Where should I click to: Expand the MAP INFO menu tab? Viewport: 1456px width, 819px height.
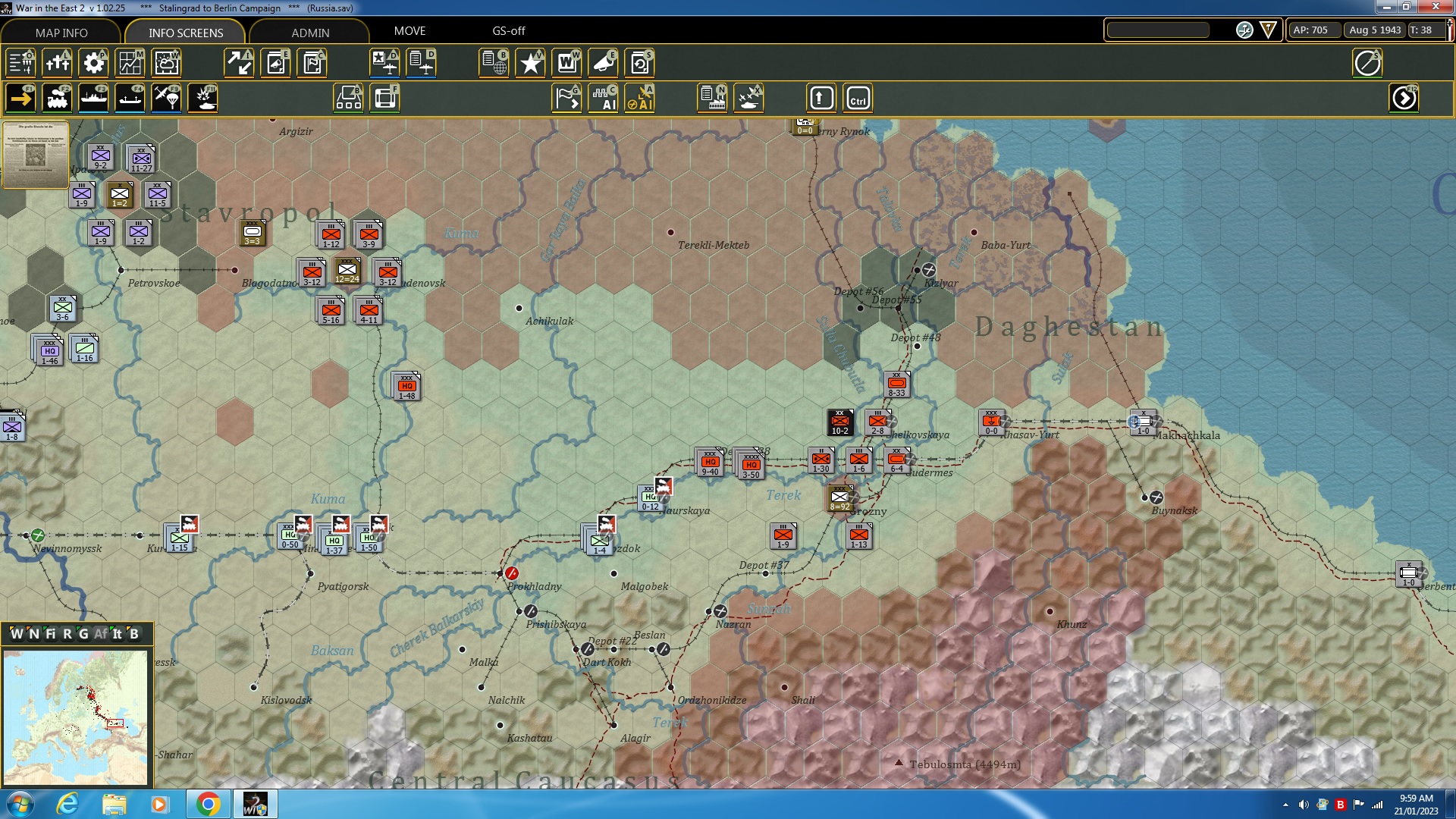[x=61, y=33]
